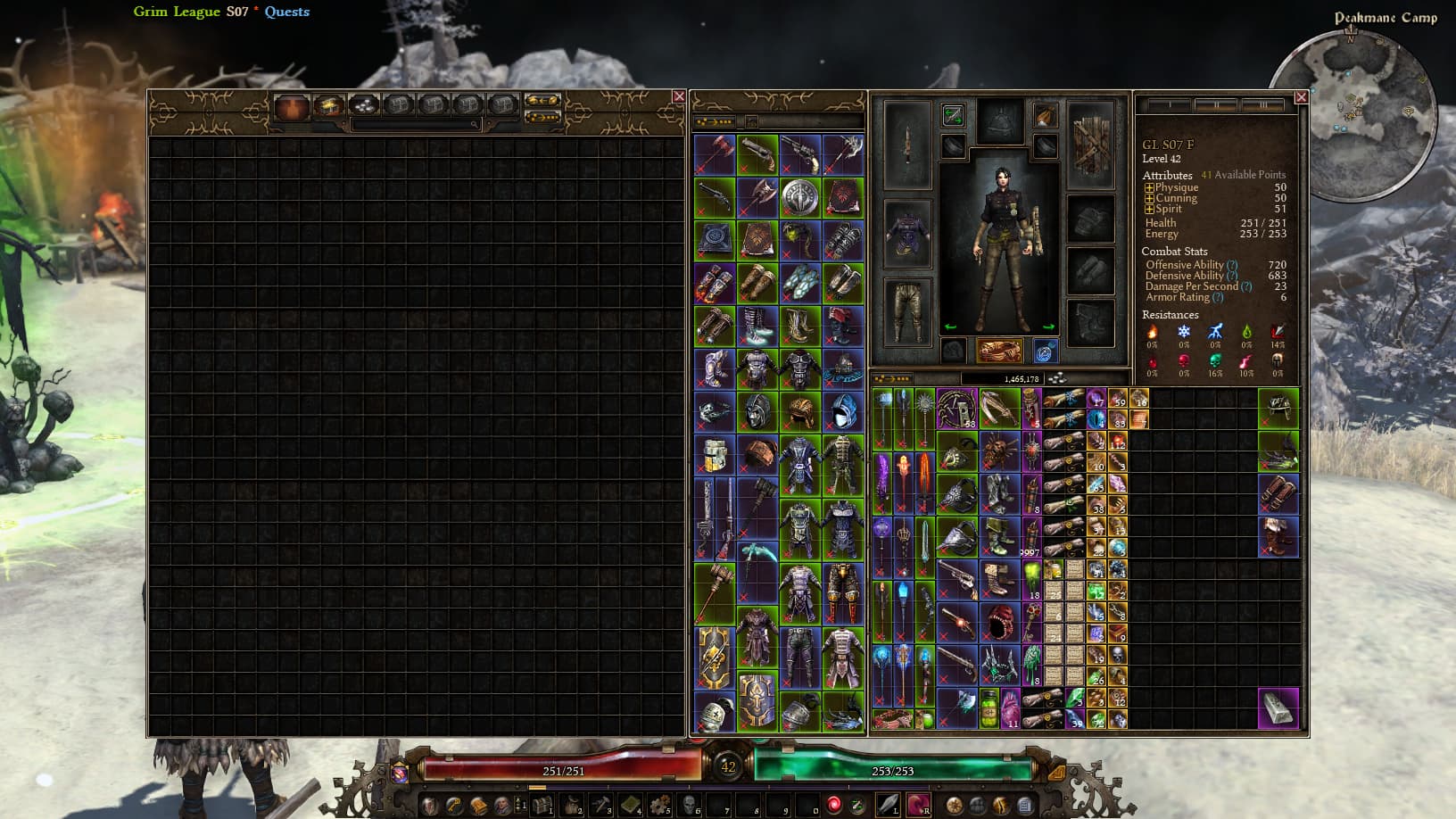Viewport: 1456px width, 819px height.
Task: Rotate character preview with right green arrow
Action: 1049,327
